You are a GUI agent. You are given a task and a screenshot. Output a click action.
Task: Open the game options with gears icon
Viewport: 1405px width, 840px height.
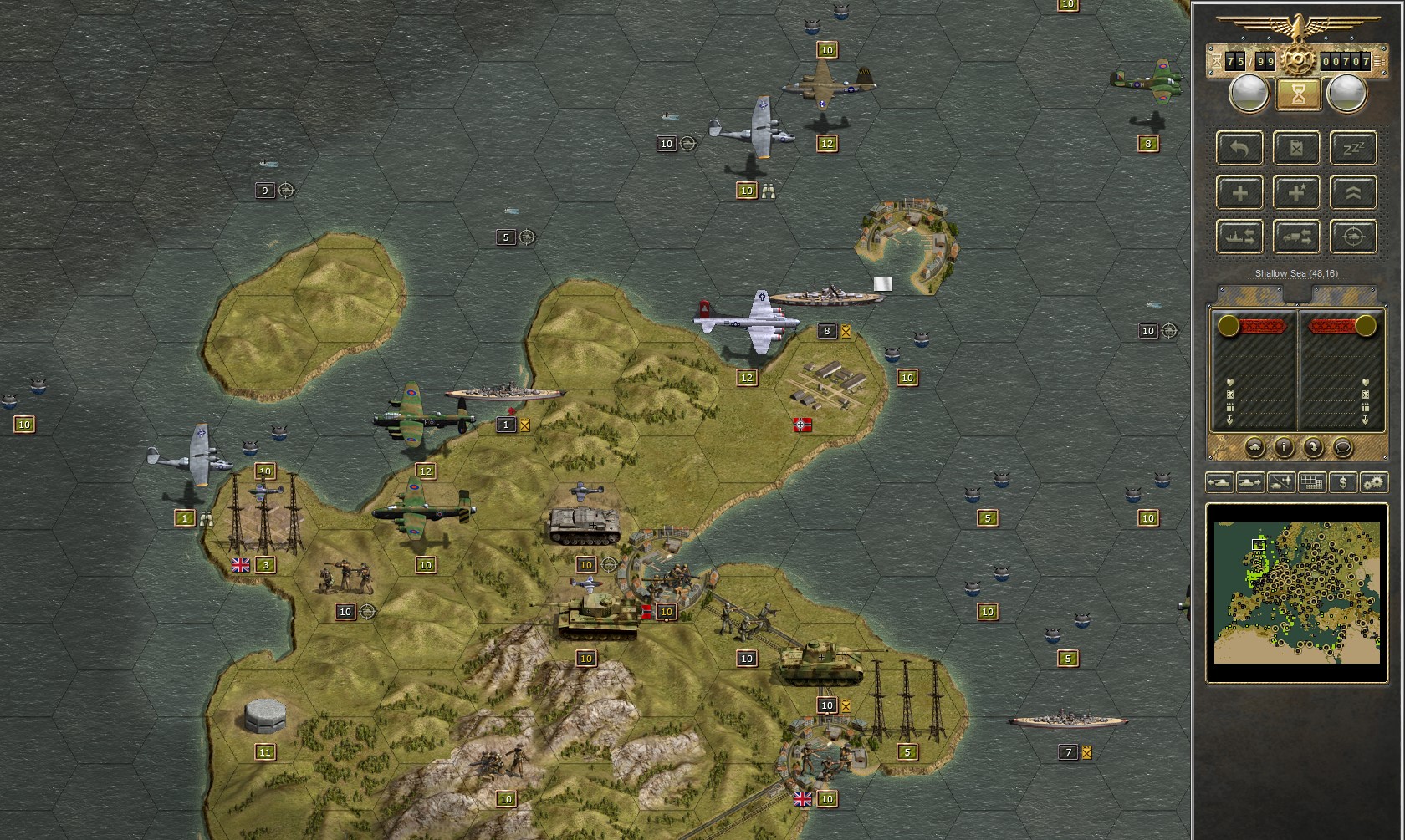click(1373, 482)
